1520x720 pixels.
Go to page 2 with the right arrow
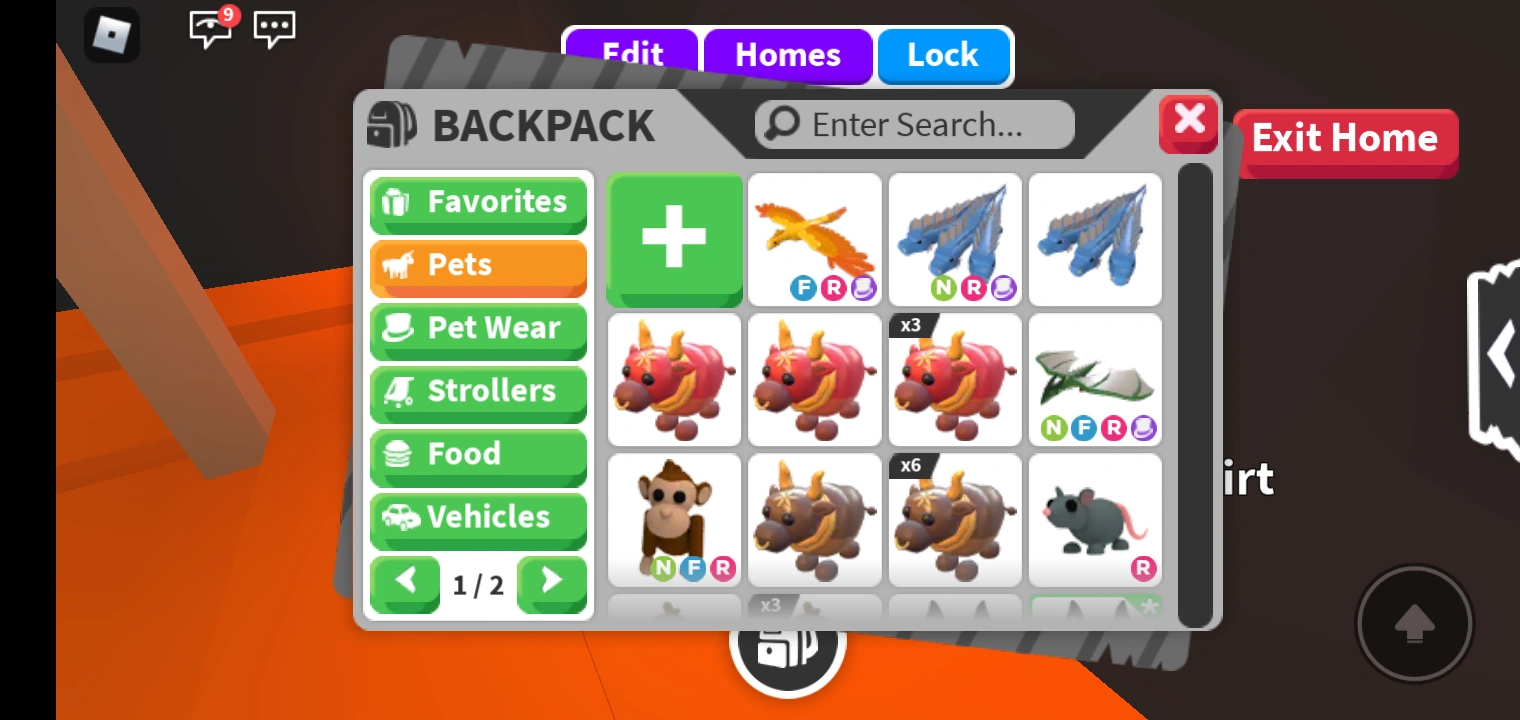click(x=552, y=585)
